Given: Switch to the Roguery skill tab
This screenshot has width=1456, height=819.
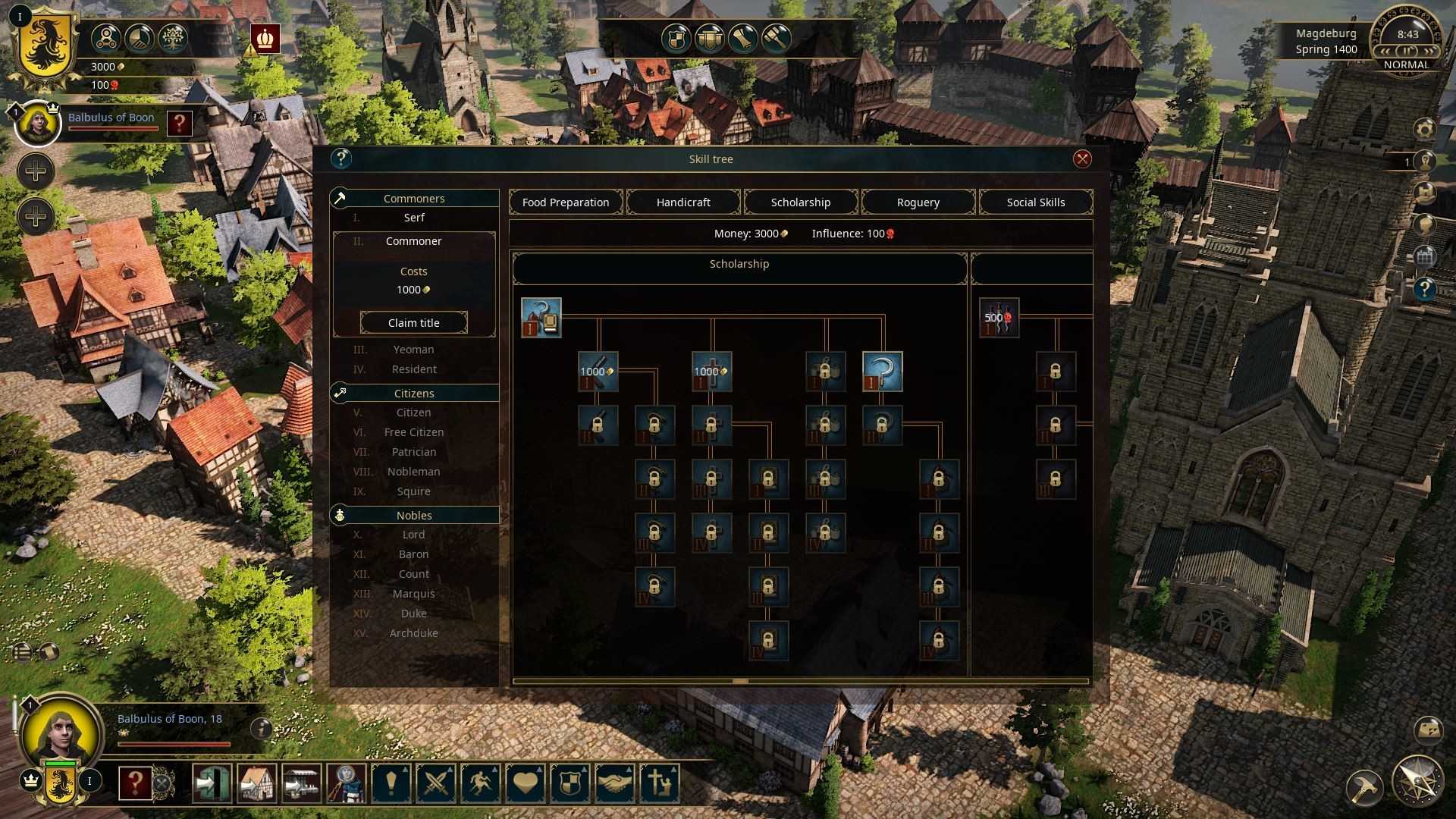Looking at the screenshot, I should (918, 202).
